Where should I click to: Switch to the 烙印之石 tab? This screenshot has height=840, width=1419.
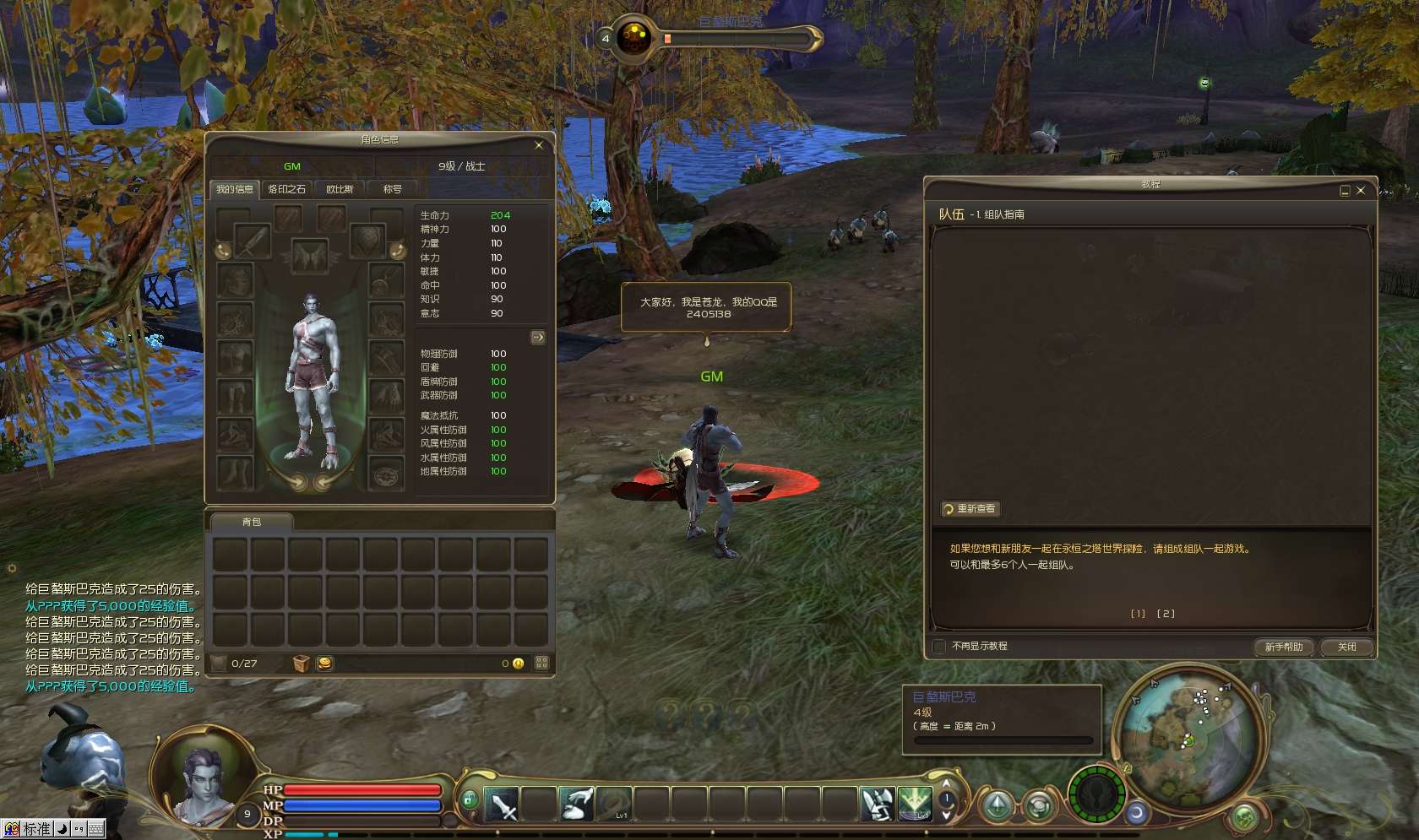click(286, 189)
